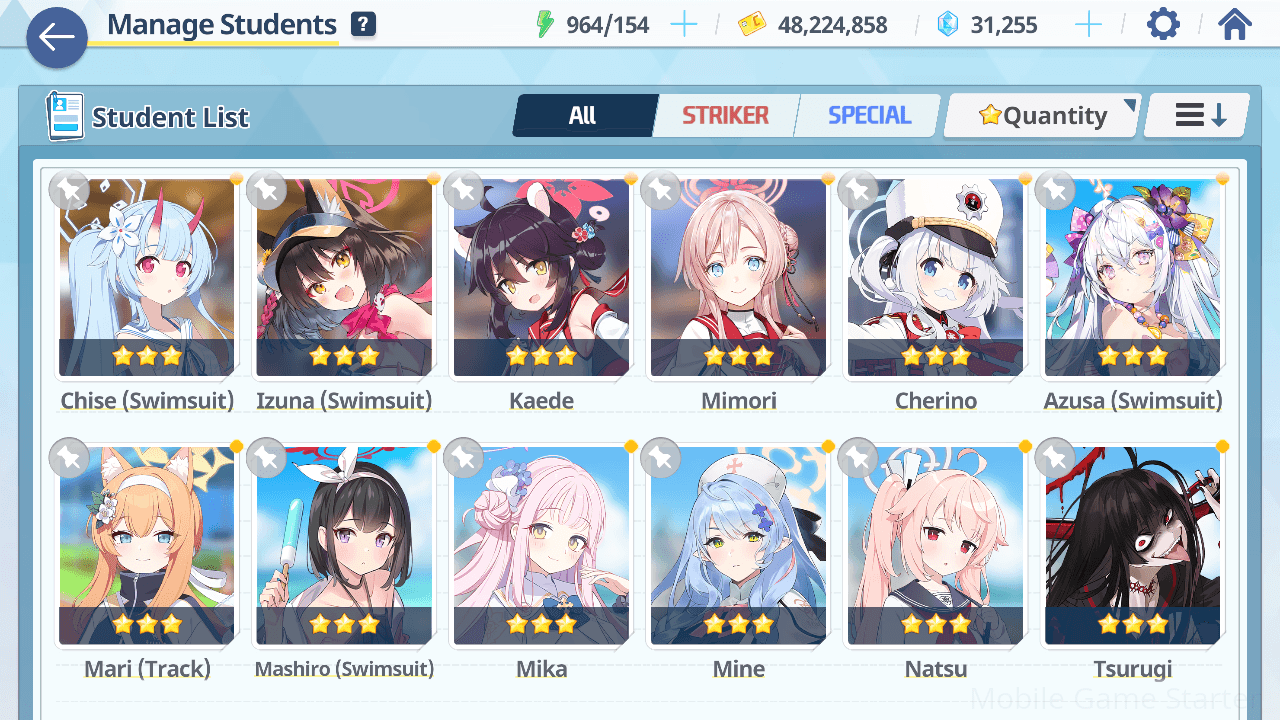Select the Cherino student card
Image resolution: width=1280 pixels, height=720 pixels.
[935, 278]
